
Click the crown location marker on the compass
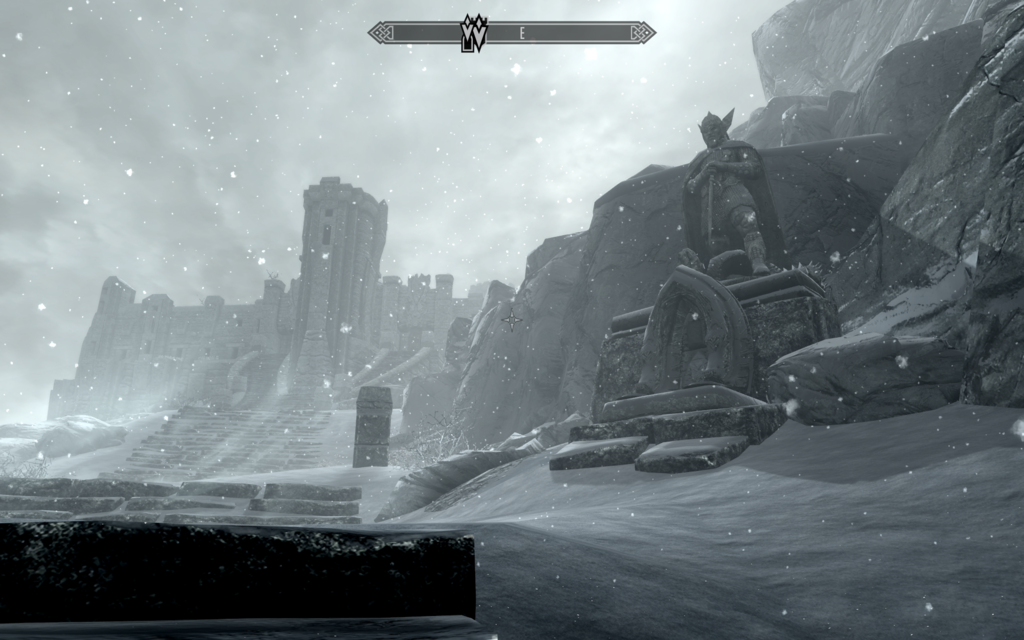tap(472, 32)
